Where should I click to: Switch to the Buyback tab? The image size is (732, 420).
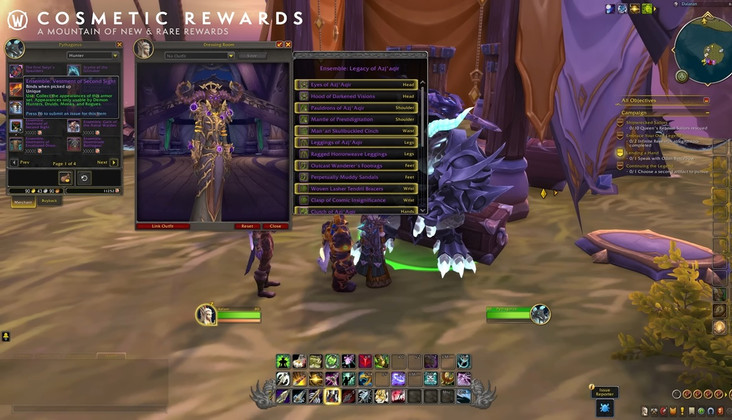(49, 201)
